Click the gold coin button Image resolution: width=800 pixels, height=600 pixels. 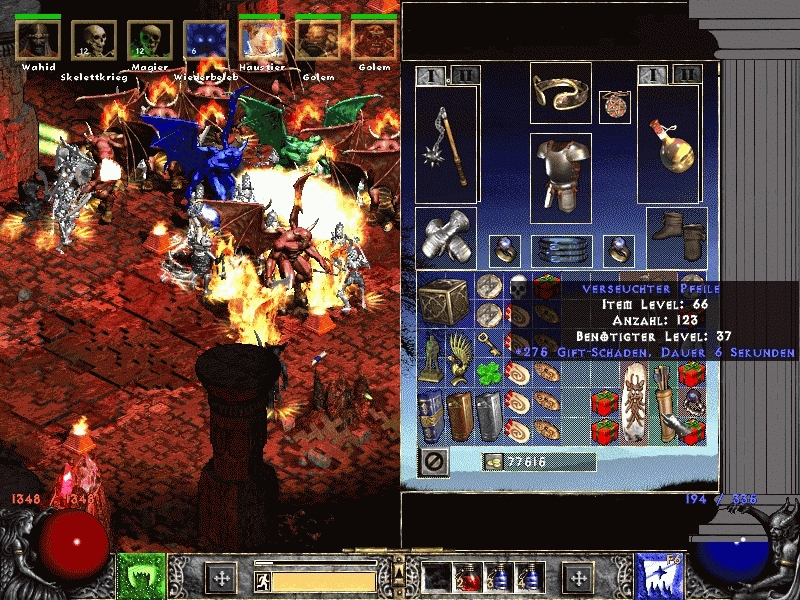coord(493,461)
